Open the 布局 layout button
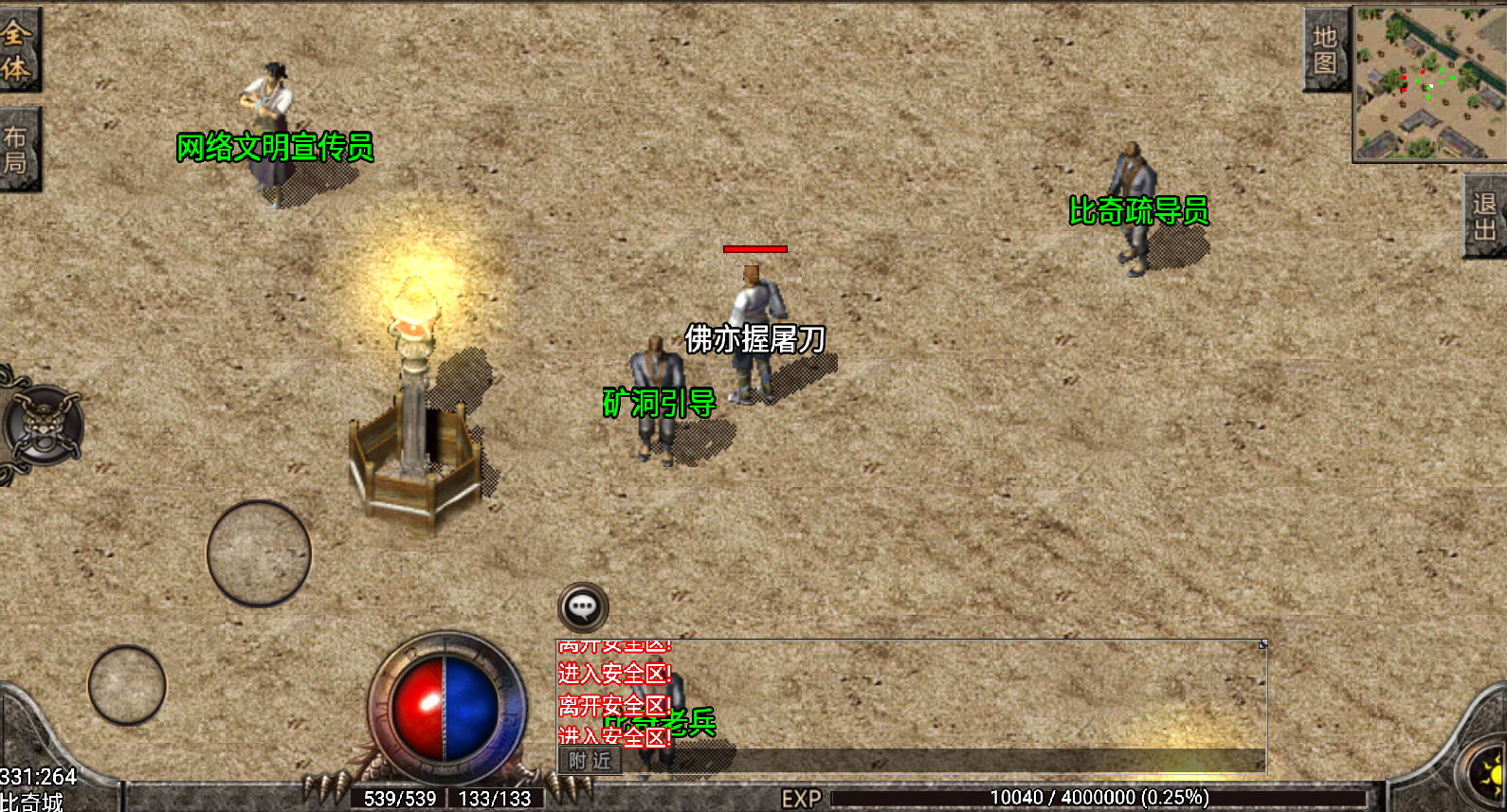 coord(18,150)
